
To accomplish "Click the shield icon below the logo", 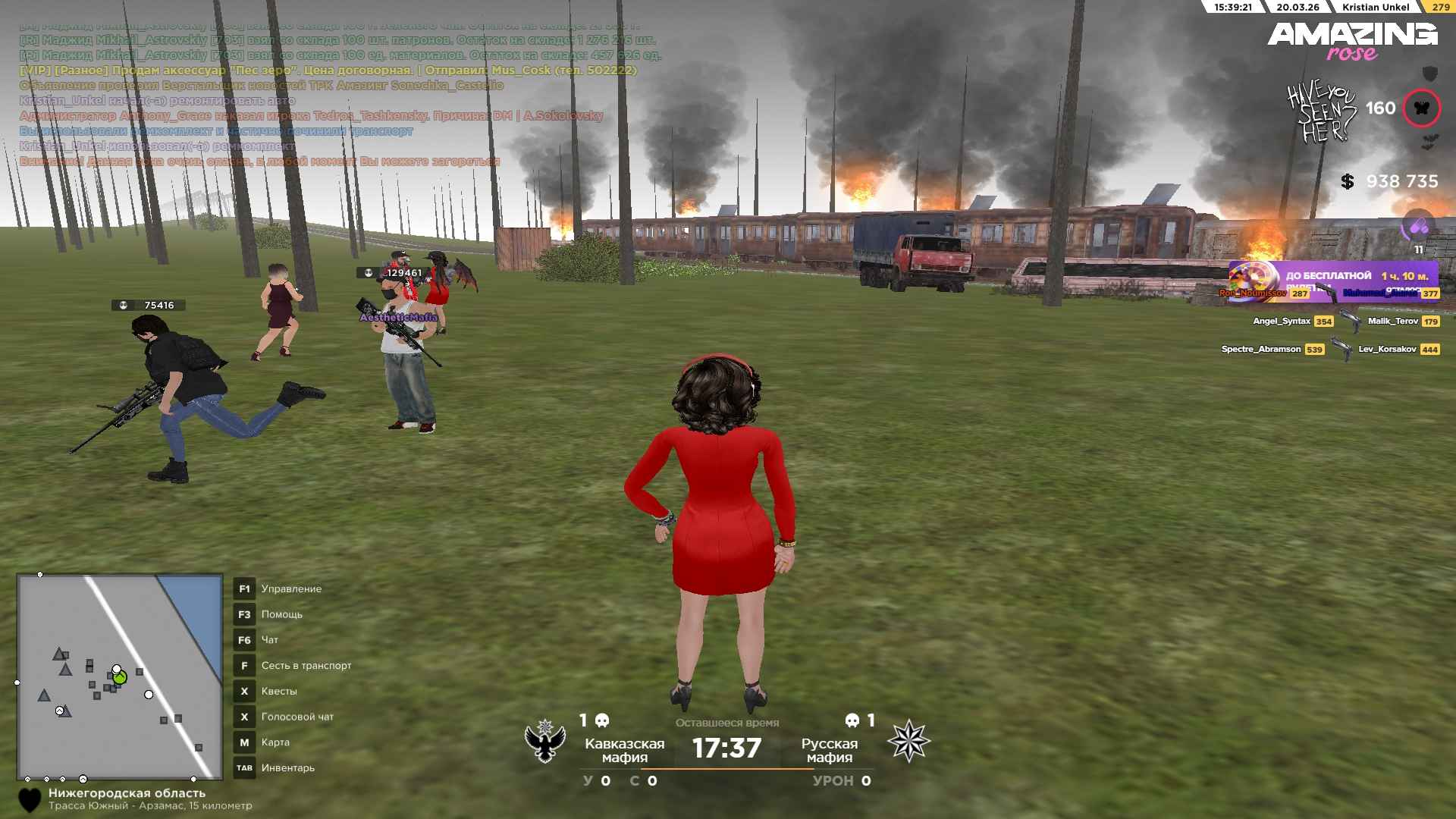I will [1429, 74].
